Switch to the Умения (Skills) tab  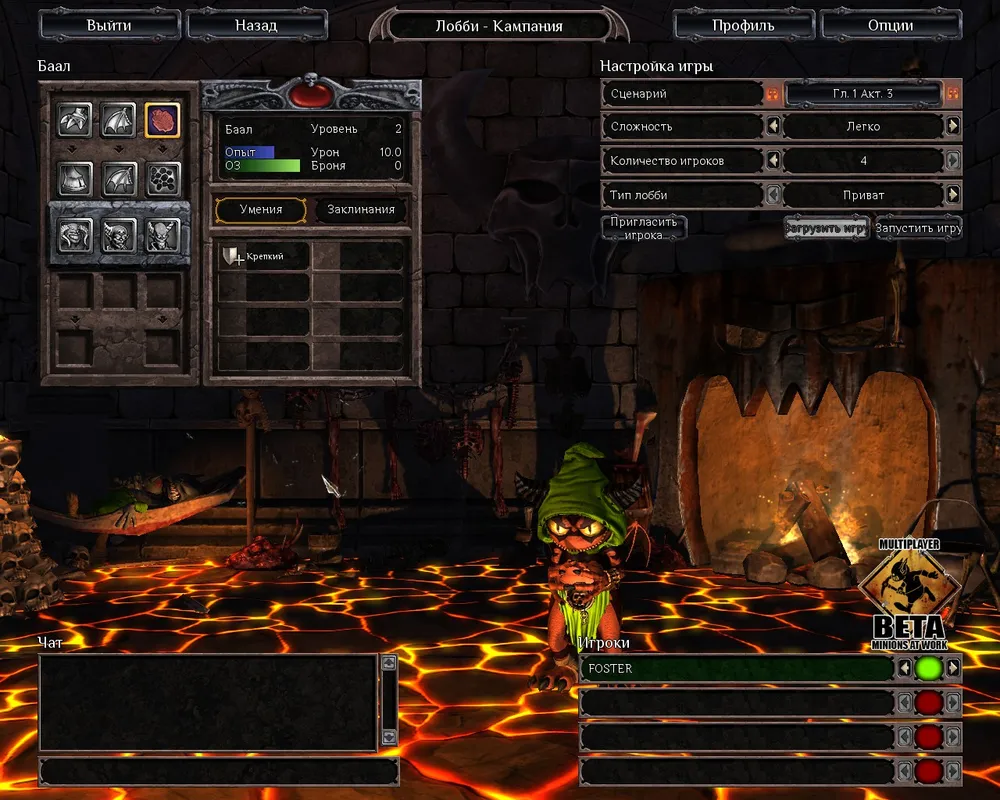(x=260, y=210)
